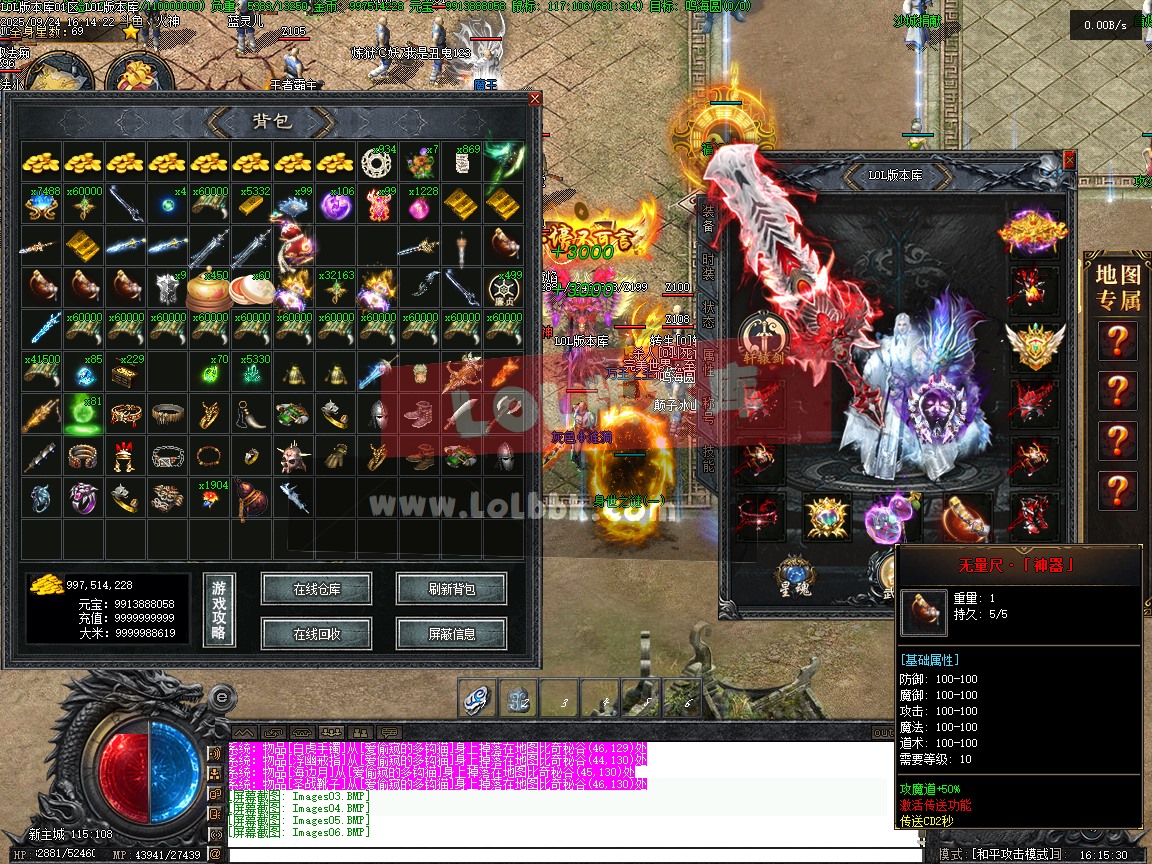Click the refresh backpack (刷新背包) button
The width and height of the screenshot is (1152, 864).
(451, 589)
